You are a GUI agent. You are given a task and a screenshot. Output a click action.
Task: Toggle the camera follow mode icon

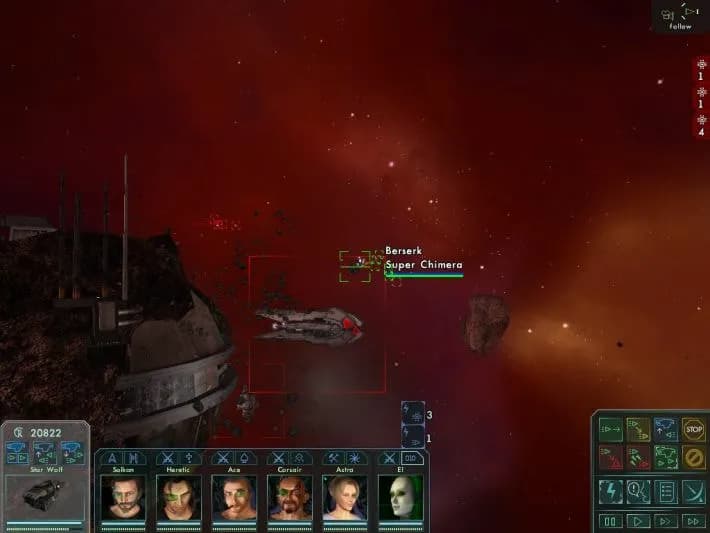[681, 14]
